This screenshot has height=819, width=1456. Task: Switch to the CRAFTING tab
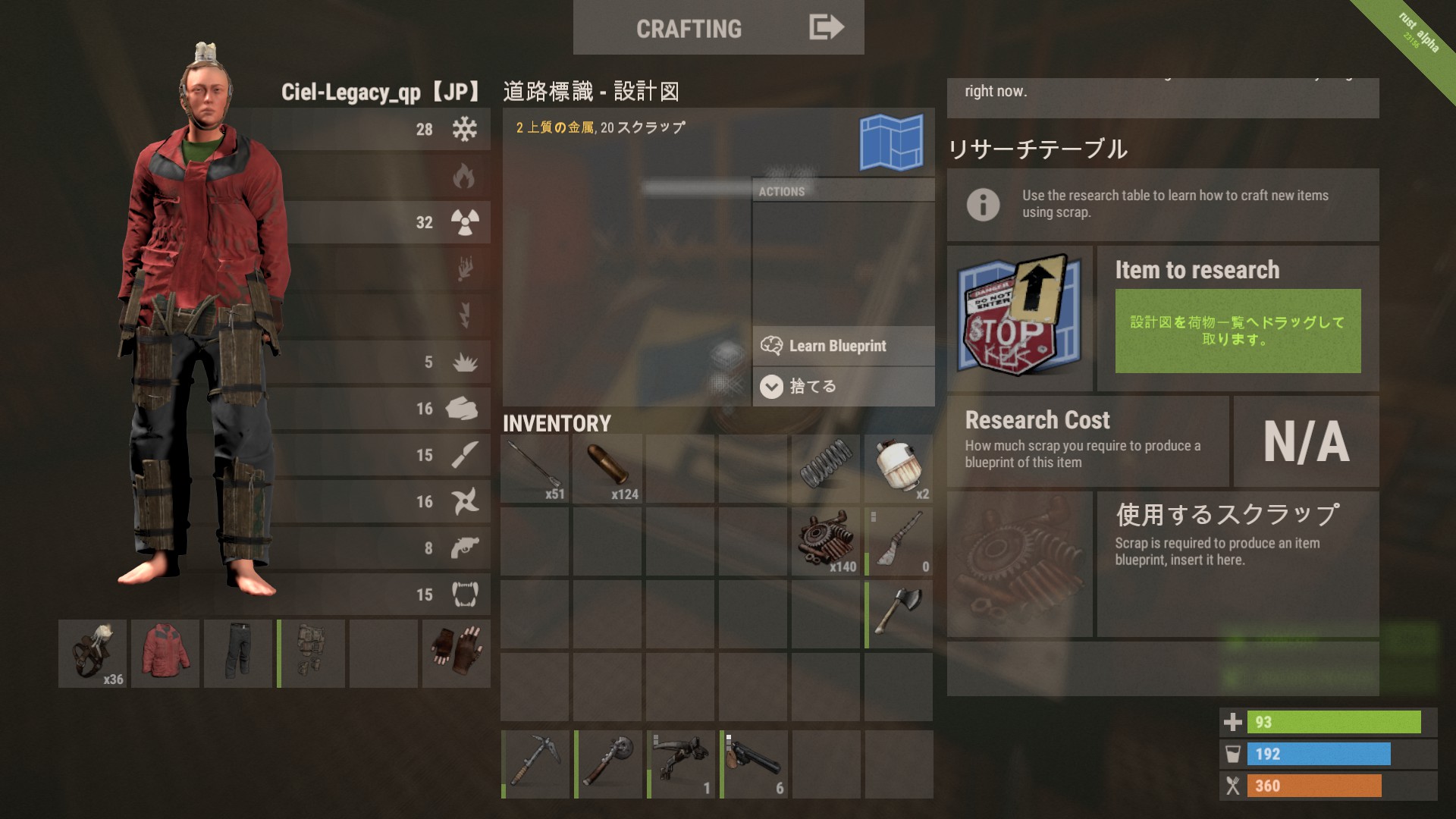tap(690, 28)
